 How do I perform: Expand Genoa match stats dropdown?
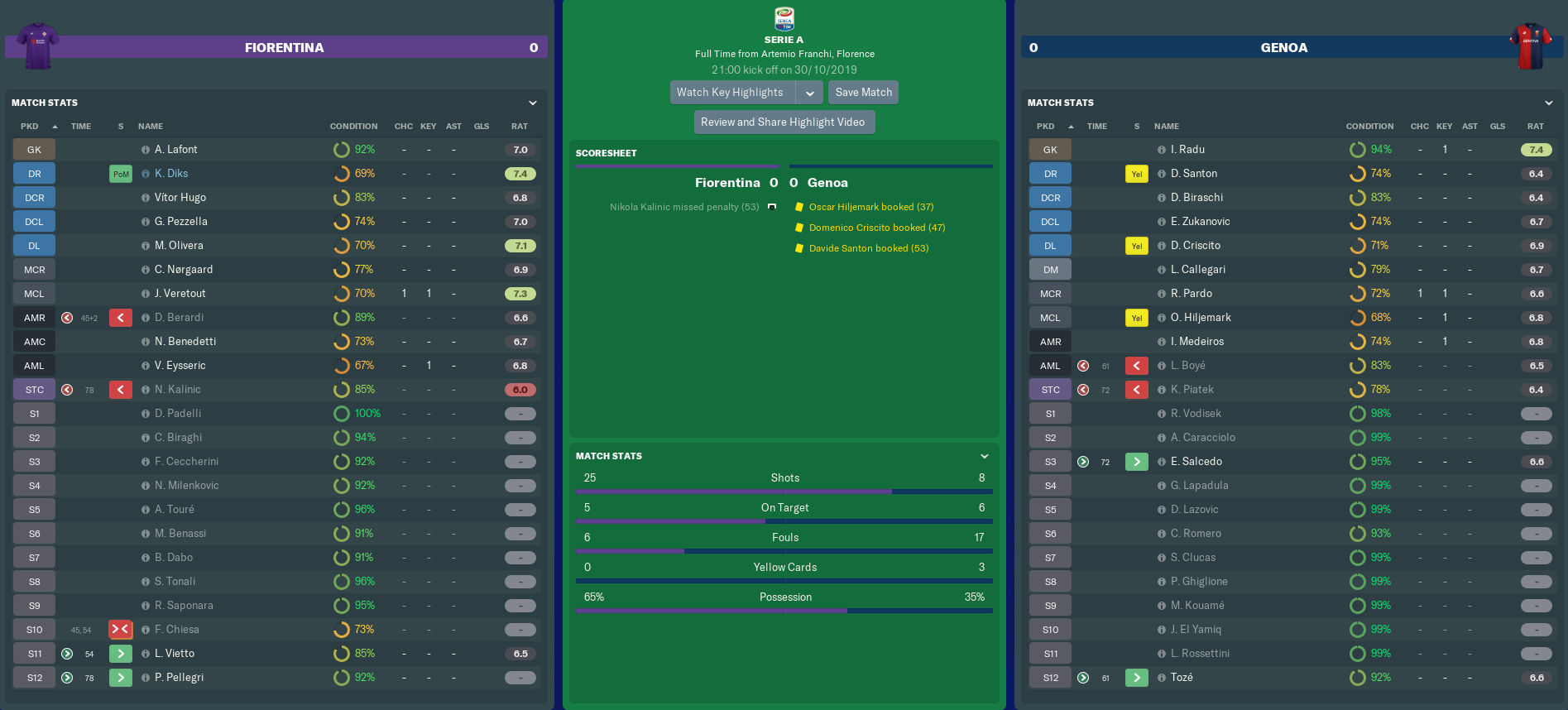click(1549, 103)
